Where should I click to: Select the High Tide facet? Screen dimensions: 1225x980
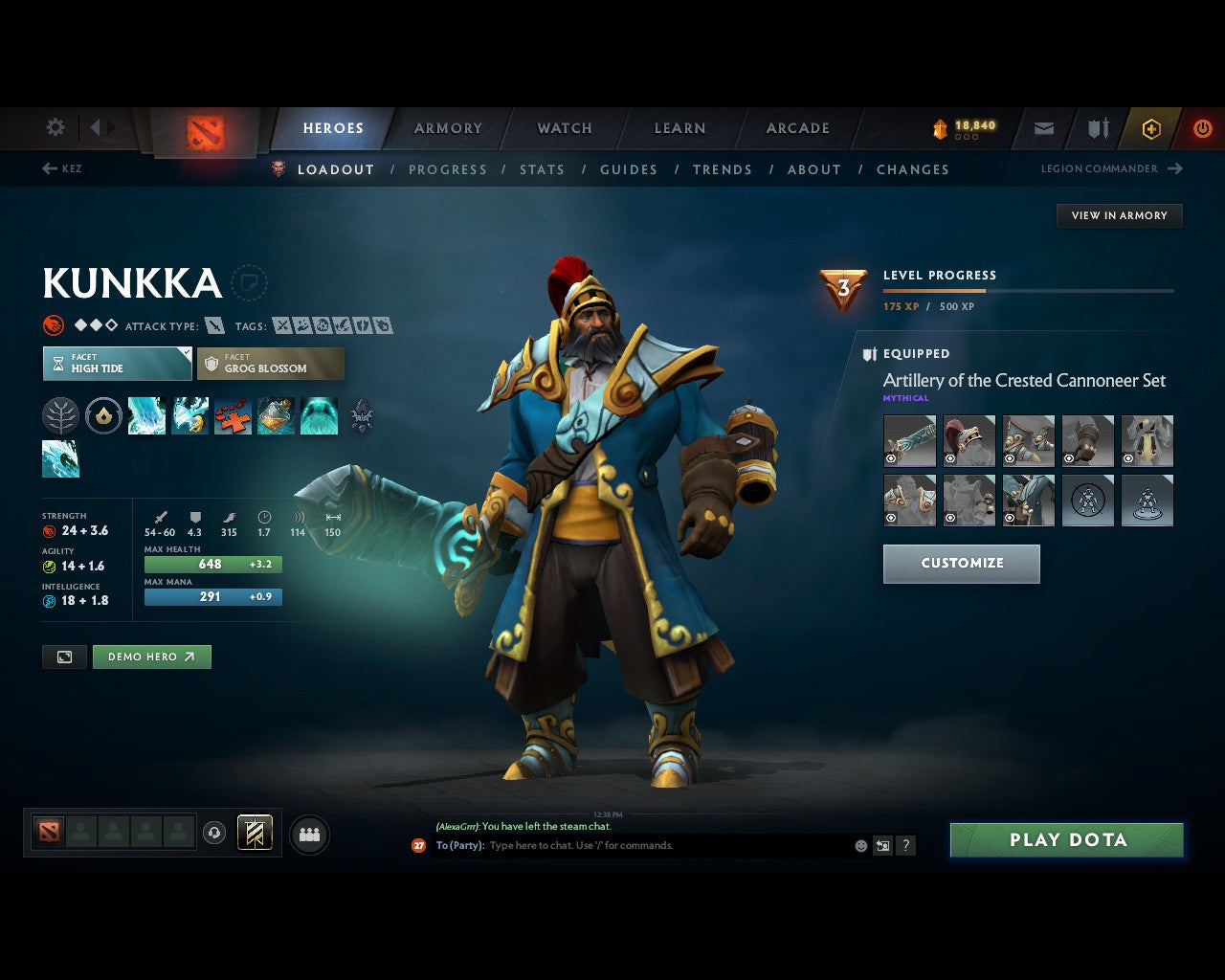click(x=116, y=364)
